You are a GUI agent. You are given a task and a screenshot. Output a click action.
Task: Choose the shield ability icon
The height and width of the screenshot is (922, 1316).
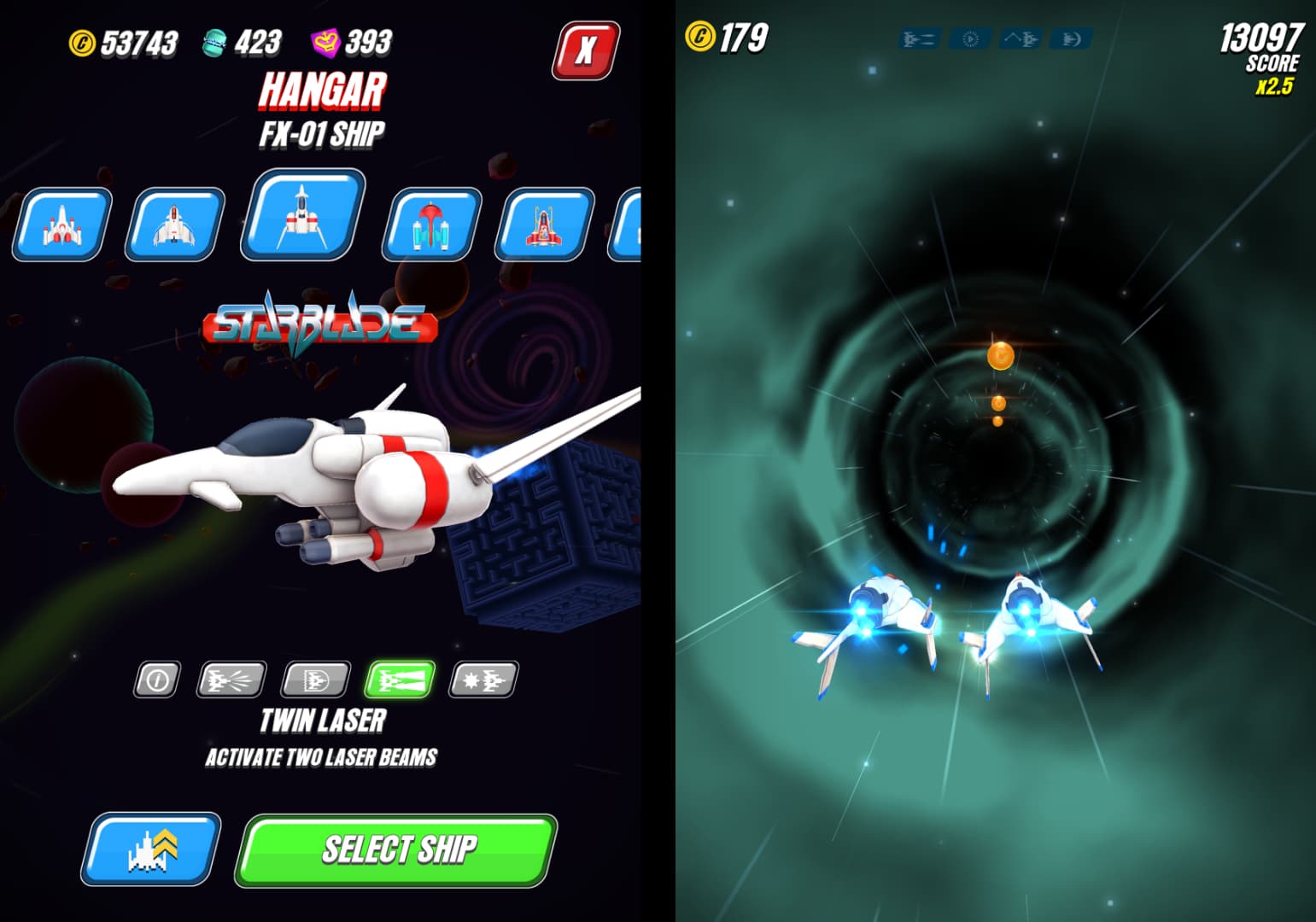[x=316, y=680]
